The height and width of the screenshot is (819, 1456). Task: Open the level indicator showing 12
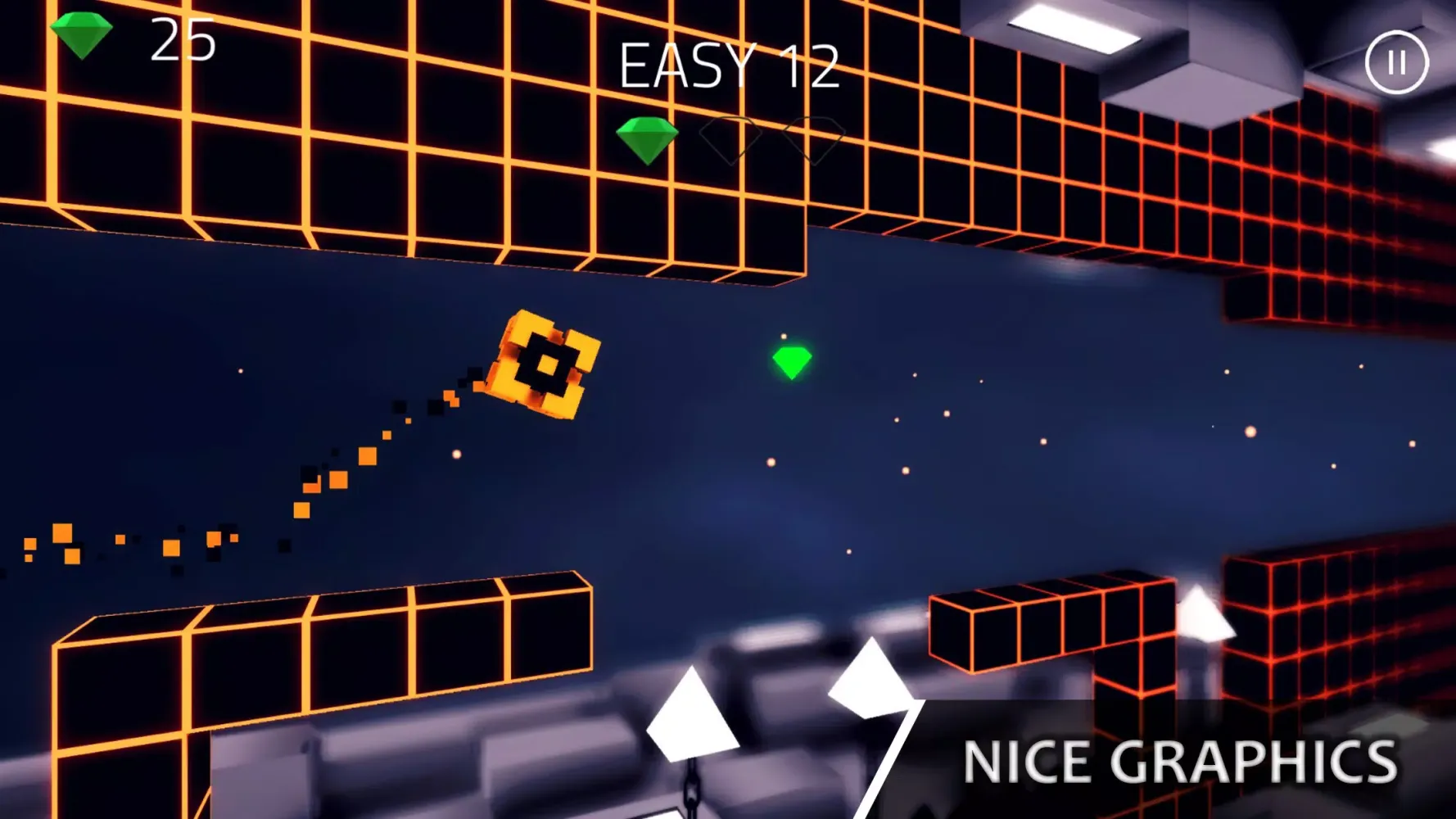[x=811, y=64]
